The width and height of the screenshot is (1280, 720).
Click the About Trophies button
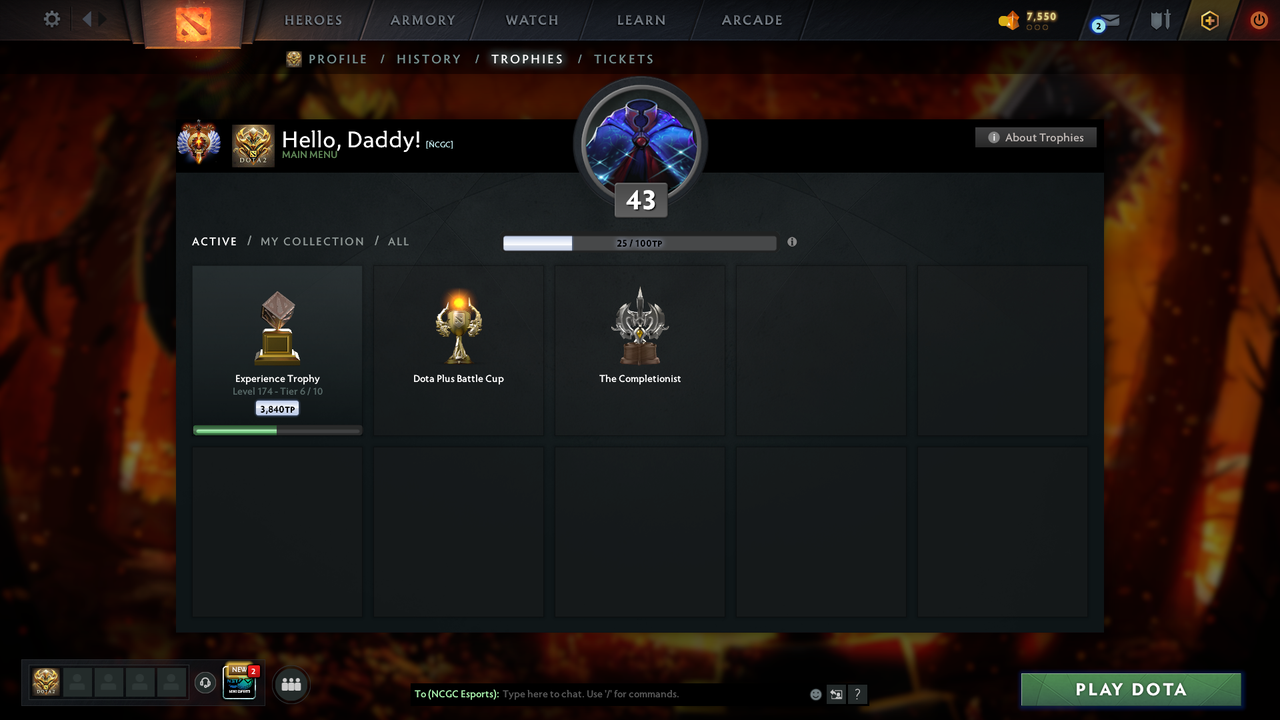[x=1036, y=137]
